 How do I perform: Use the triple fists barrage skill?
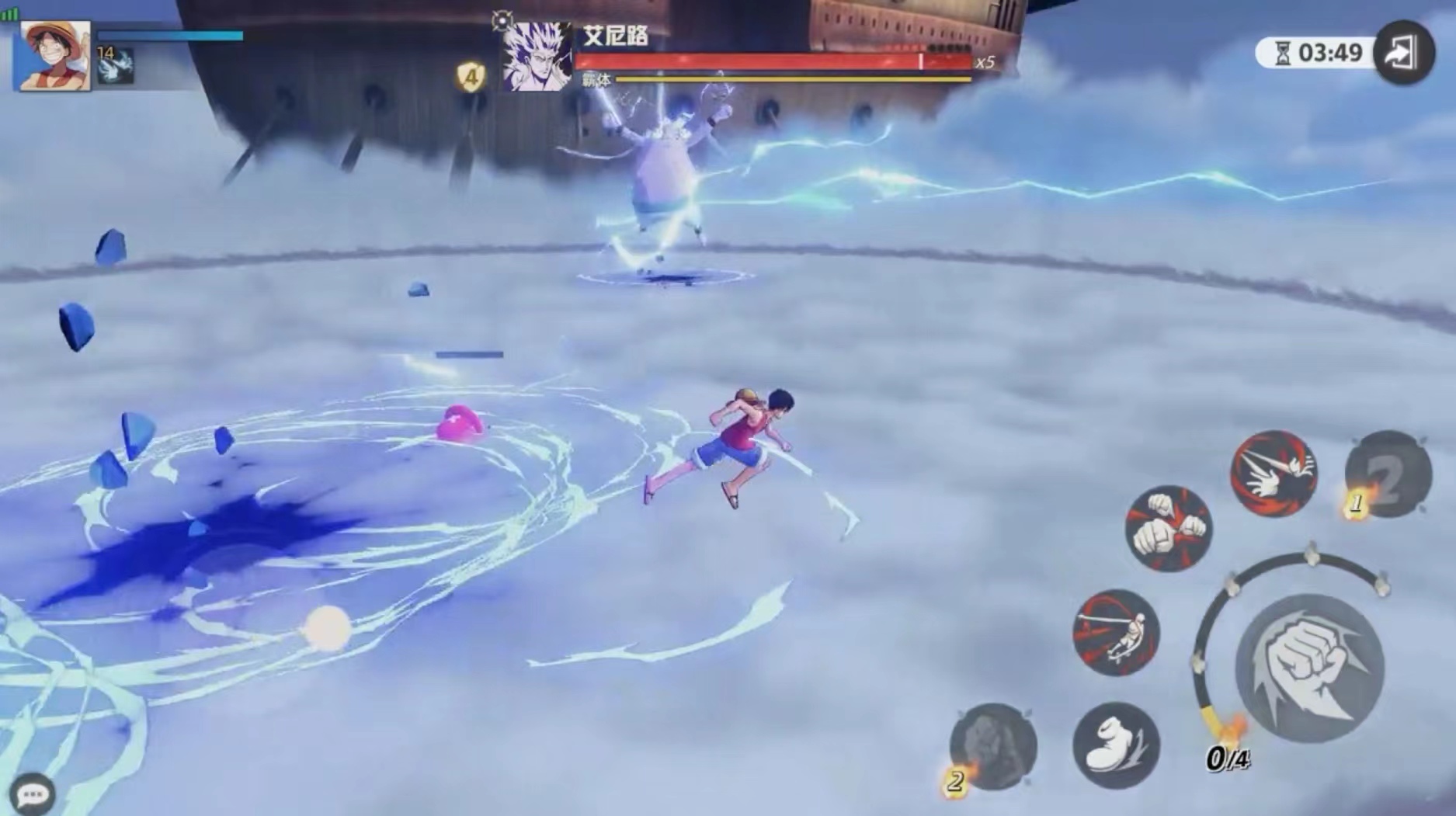tap(1168, 528)
